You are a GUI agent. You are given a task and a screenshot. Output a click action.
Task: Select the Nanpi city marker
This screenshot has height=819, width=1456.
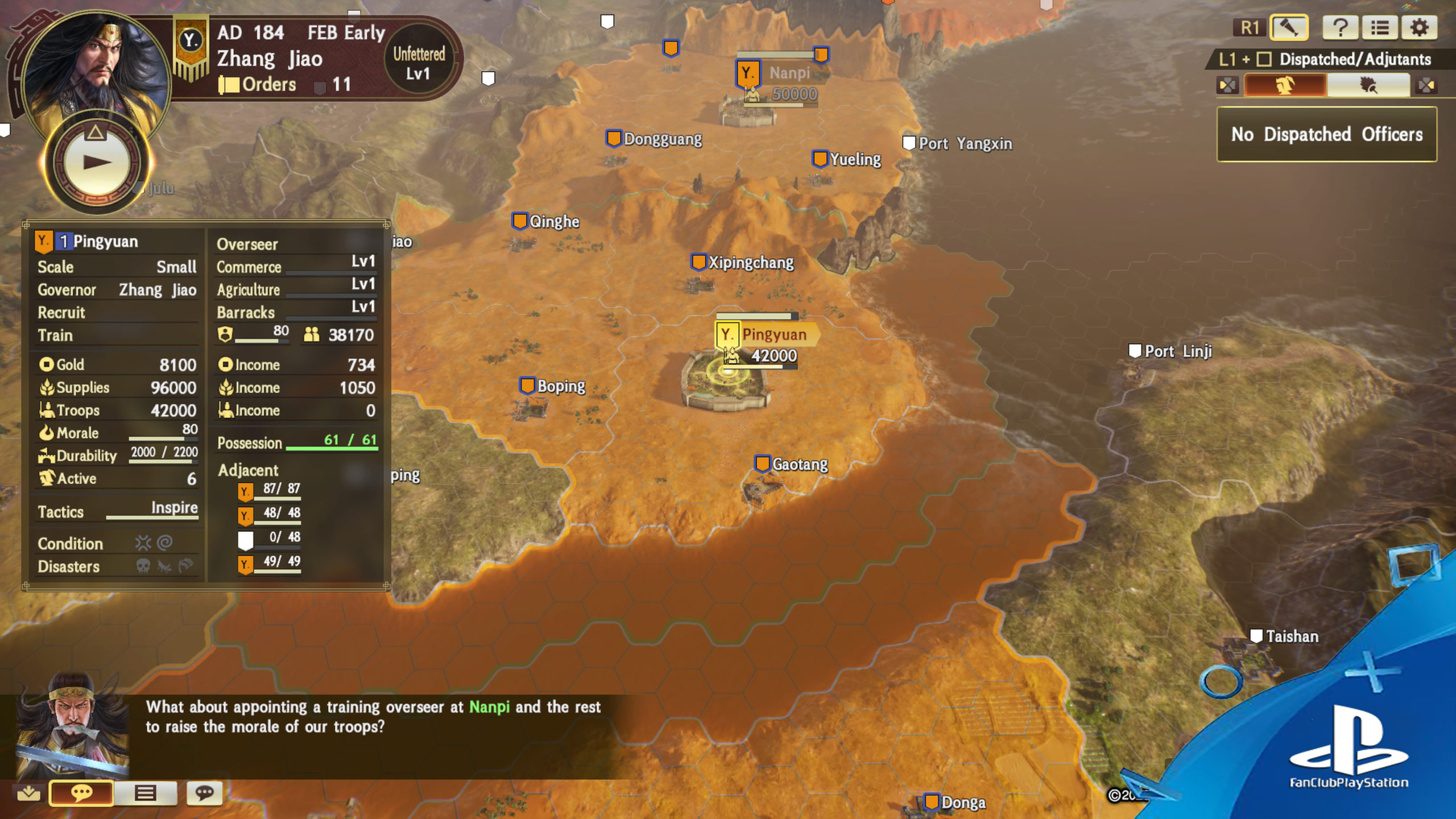coord(747,74)
